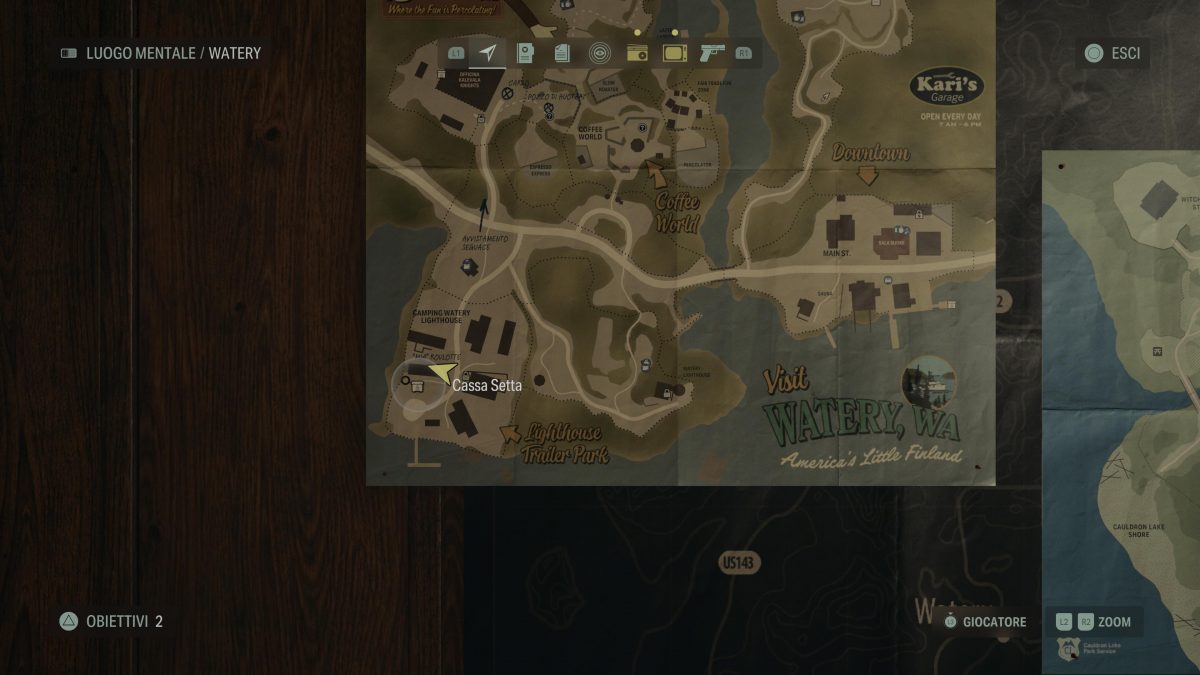The image size is (1200, 675).
Task: Select the Luogo Mentale / Watery label
Action: [160, 53]
